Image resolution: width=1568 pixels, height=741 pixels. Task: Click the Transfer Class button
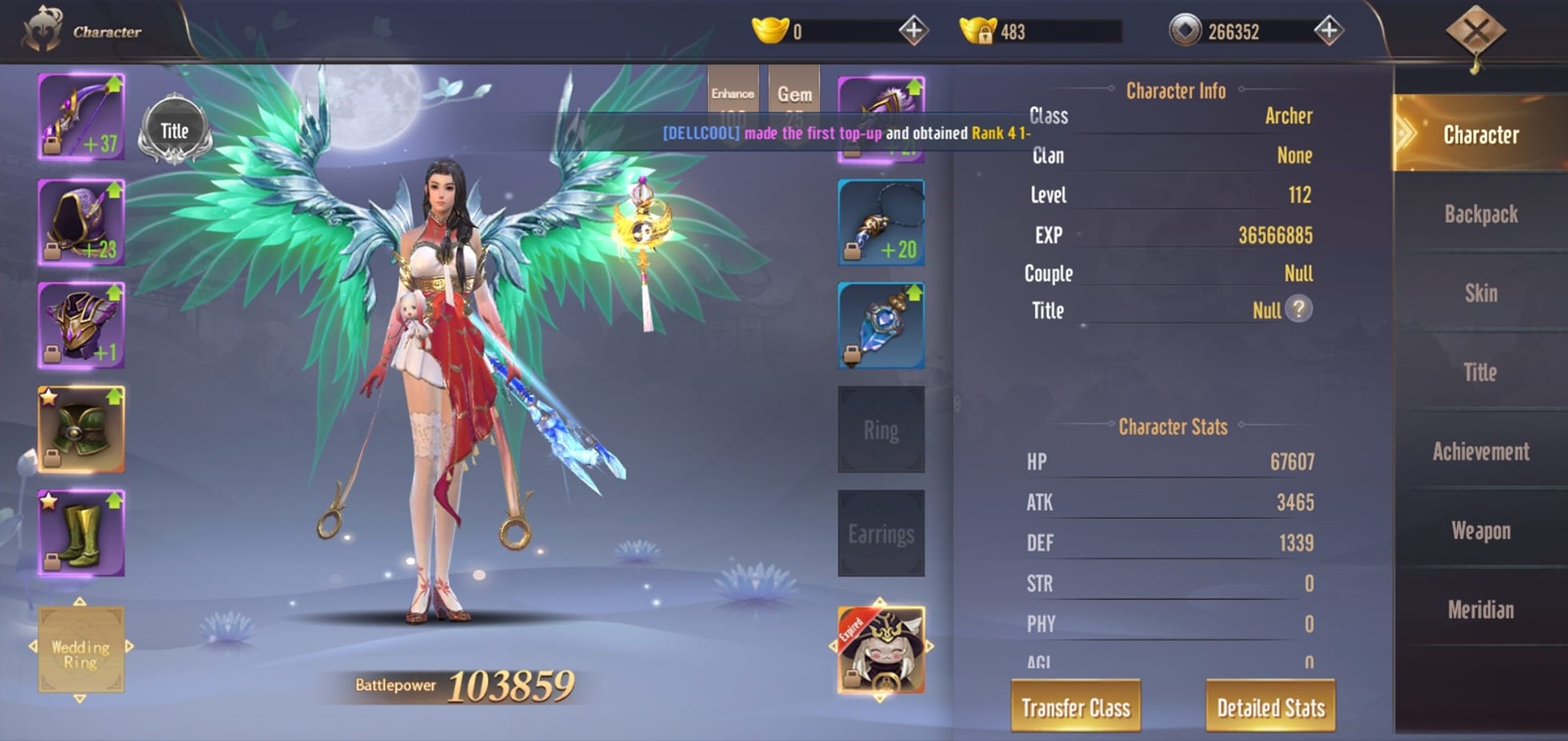(x=1075, y=706)
